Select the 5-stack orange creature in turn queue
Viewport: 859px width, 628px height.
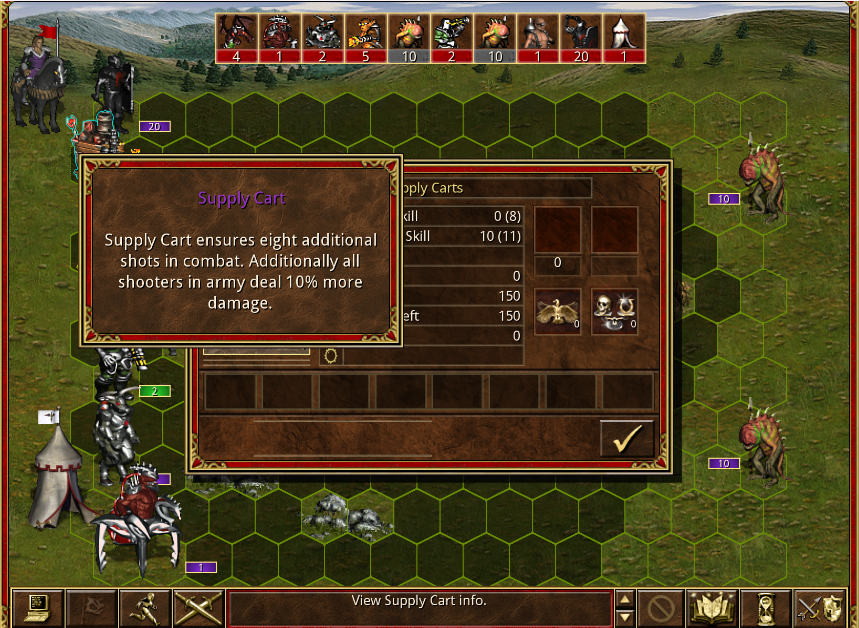(x=366, y=38)
